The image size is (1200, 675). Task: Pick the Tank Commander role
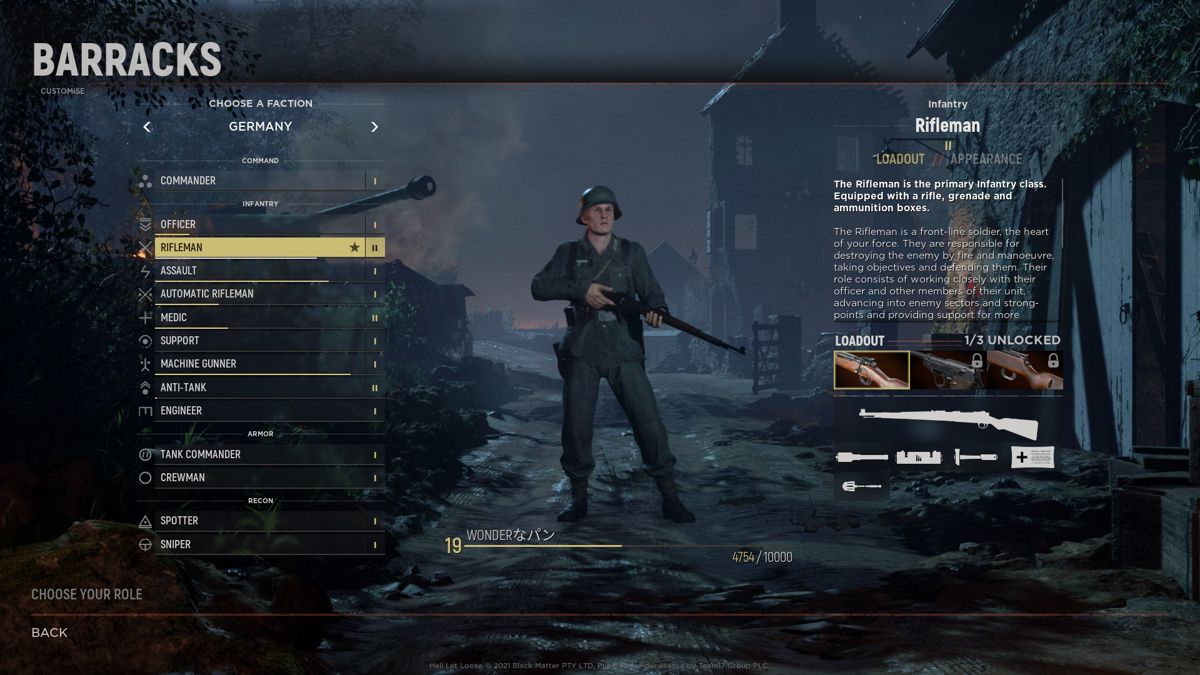260,455
